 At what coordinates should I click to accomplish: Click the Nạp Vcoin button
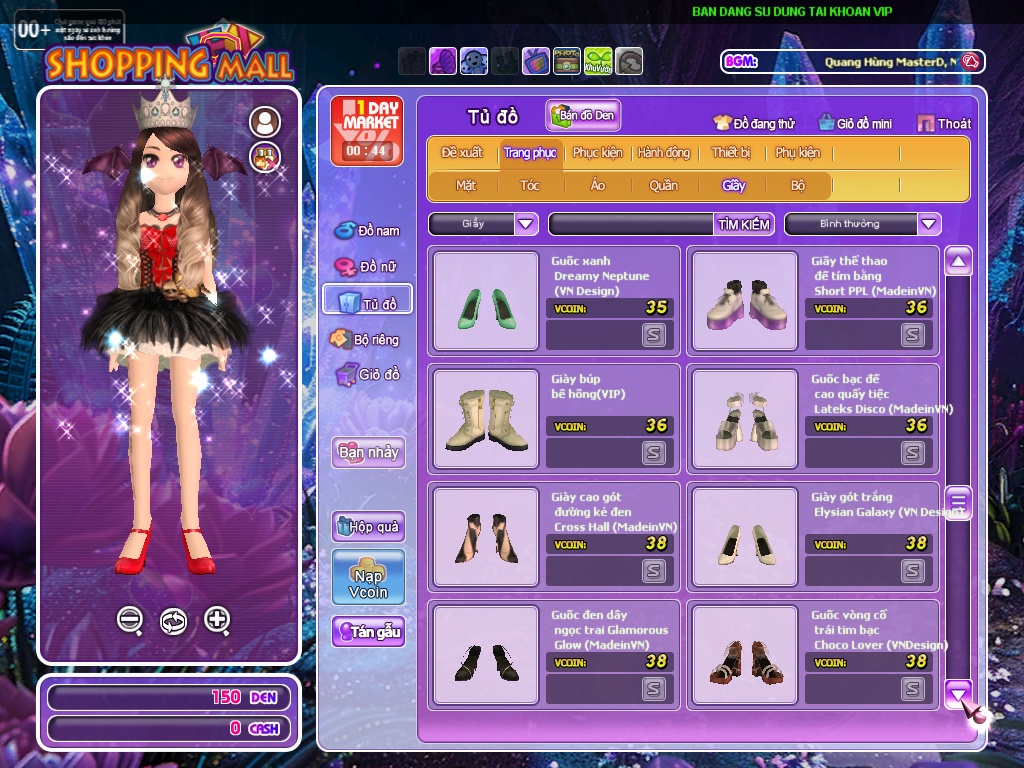(368, 577)
